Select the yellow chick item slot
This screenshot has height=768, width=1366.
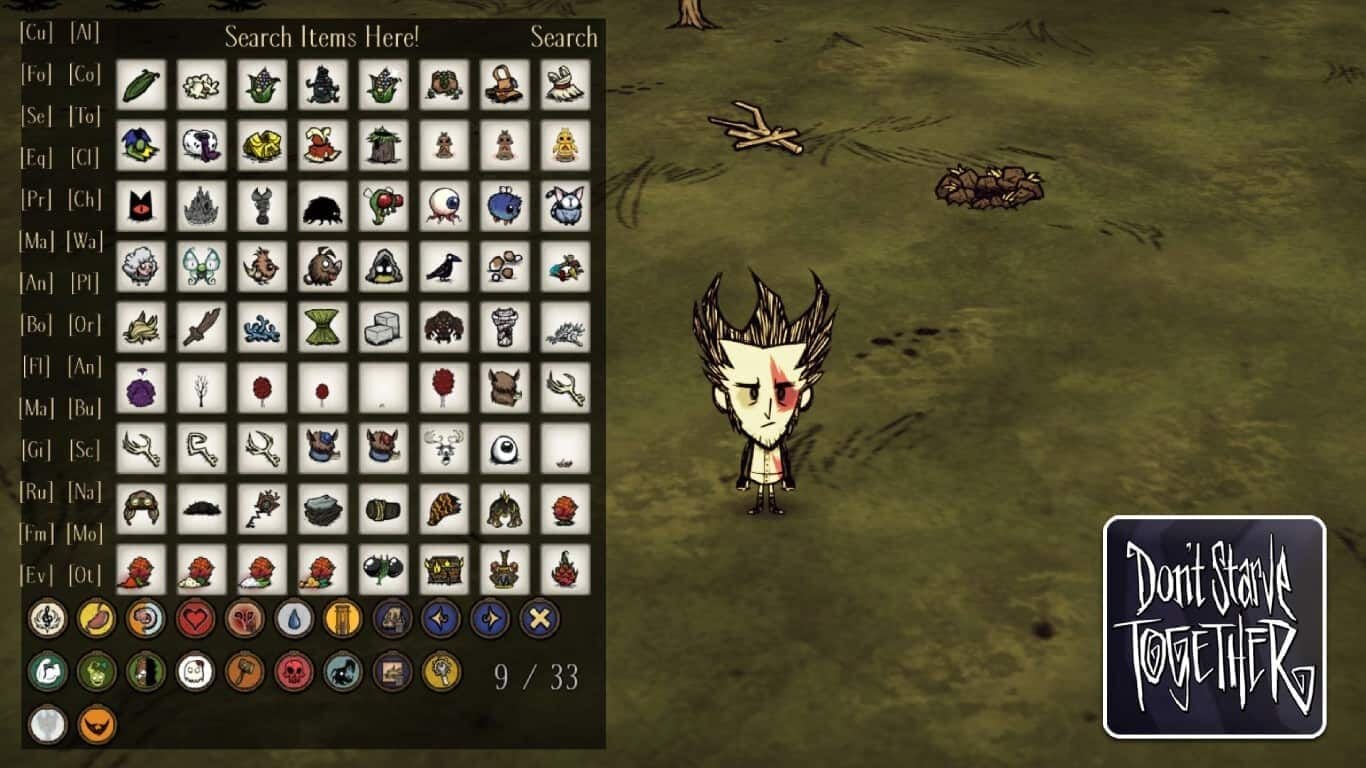(x=565, y=146)
